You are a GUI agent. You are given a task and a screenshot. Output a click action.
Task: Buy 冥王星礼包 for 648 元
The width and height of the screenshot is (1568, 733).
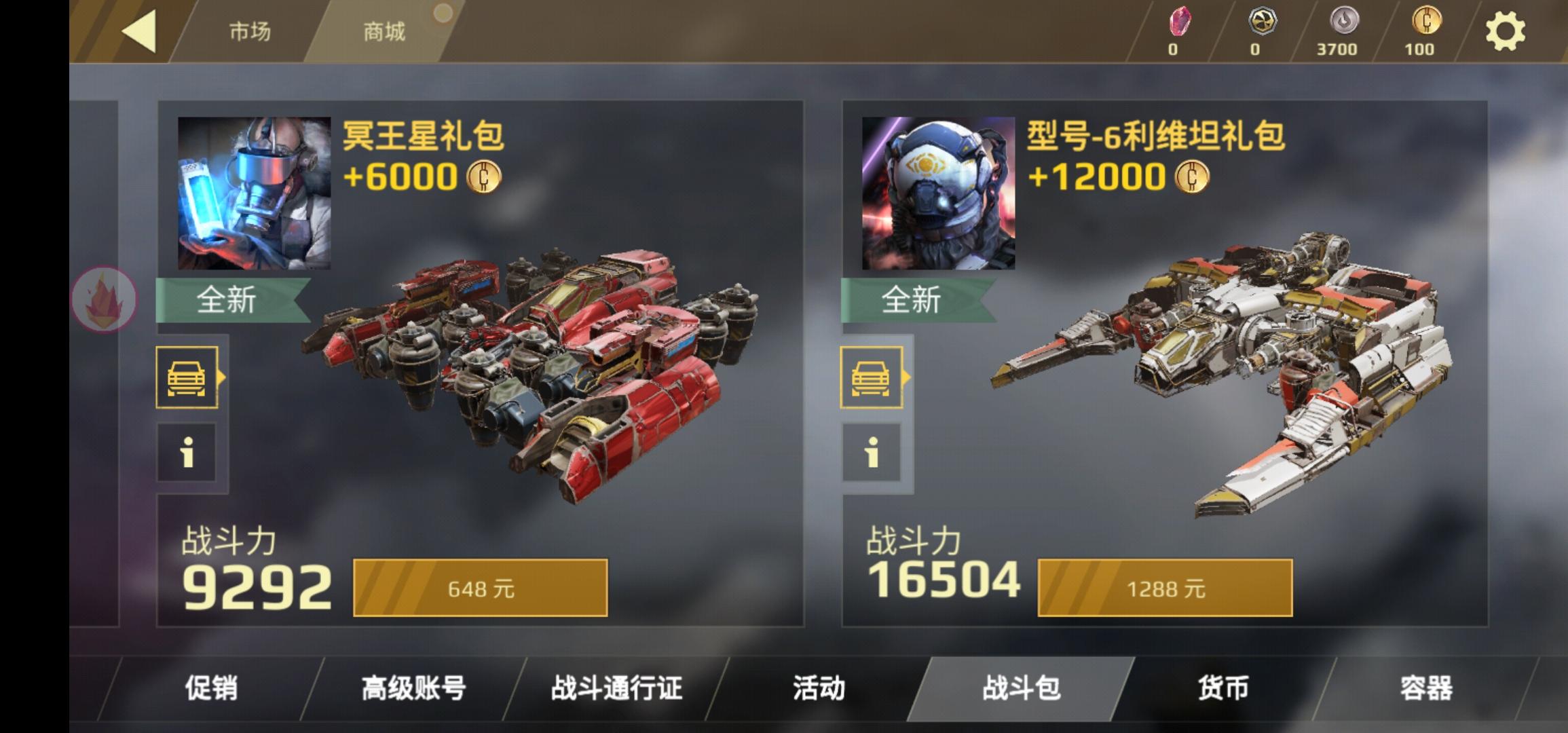[480, 588]
